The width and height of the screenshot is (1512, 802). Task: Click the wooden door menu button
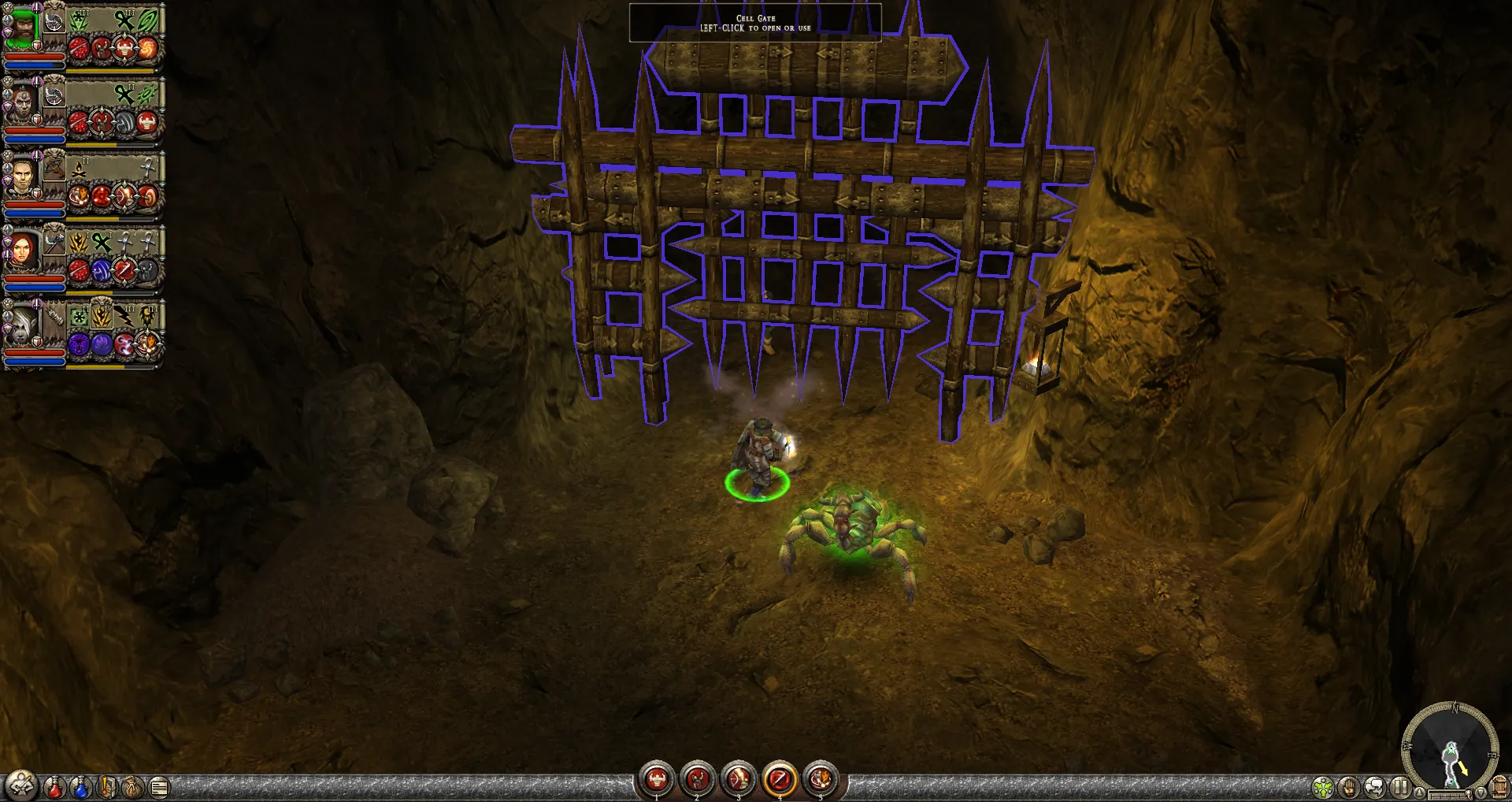1499,786
